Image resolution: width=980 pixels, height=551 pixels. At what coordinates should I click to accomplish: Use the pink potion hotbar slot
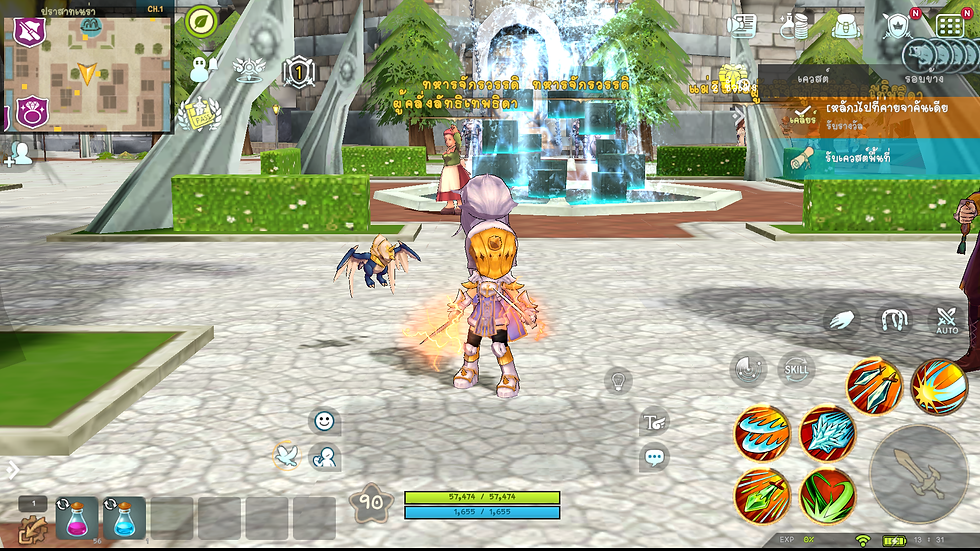pos(77,518)
